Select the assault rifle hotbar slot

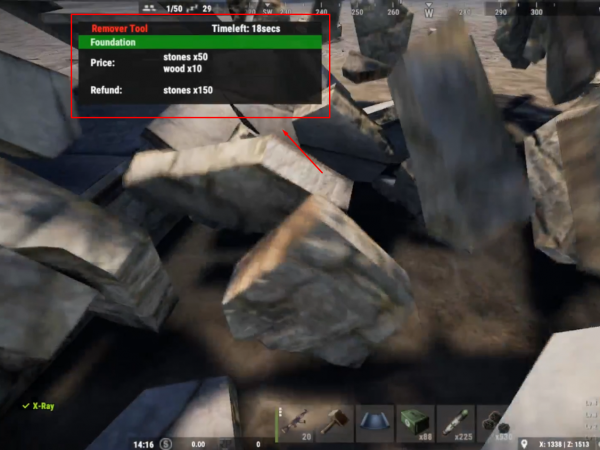pos(297,422)
